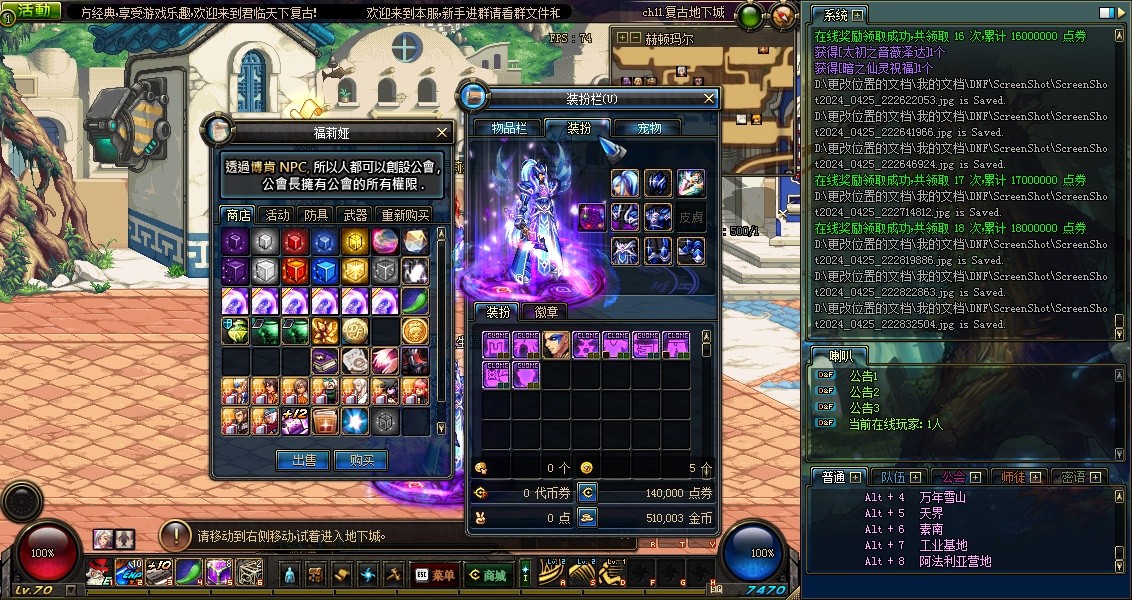Select the 公会 guild chat tab
Viewport: 1132px width, 600px height.
[953, 477]
